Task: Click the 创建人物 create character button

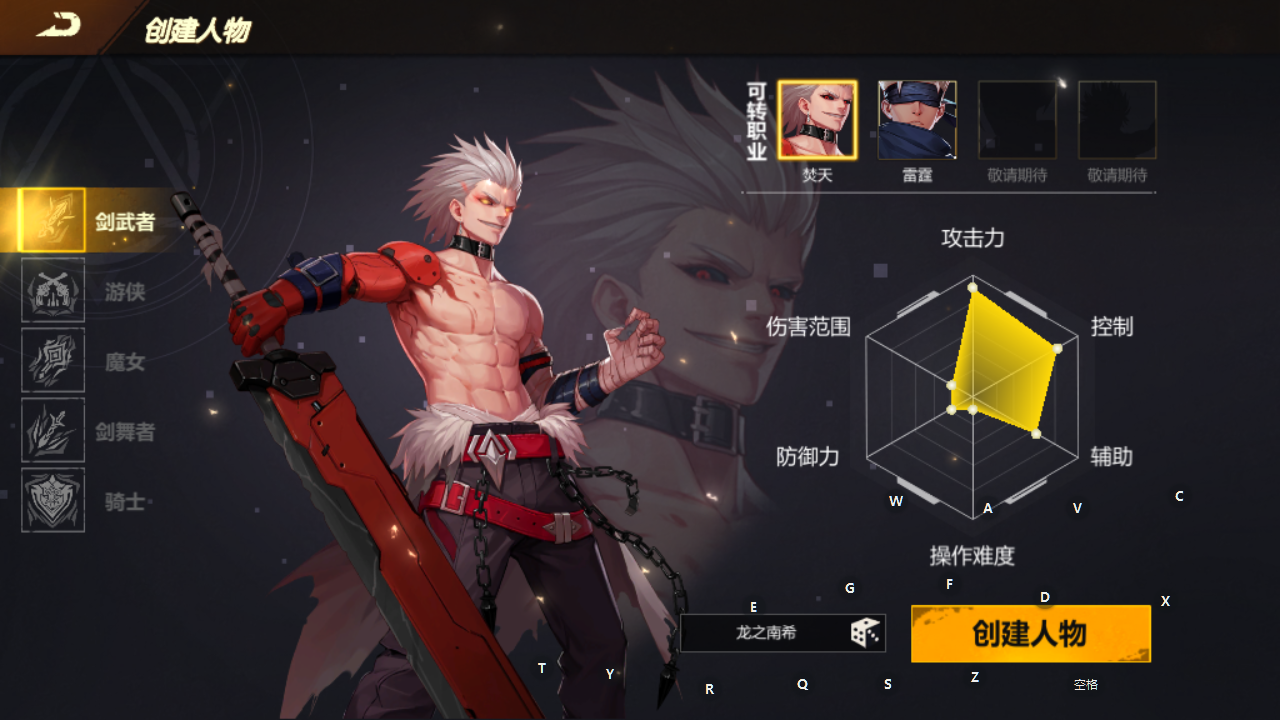Action: [x=1030, y=633]
